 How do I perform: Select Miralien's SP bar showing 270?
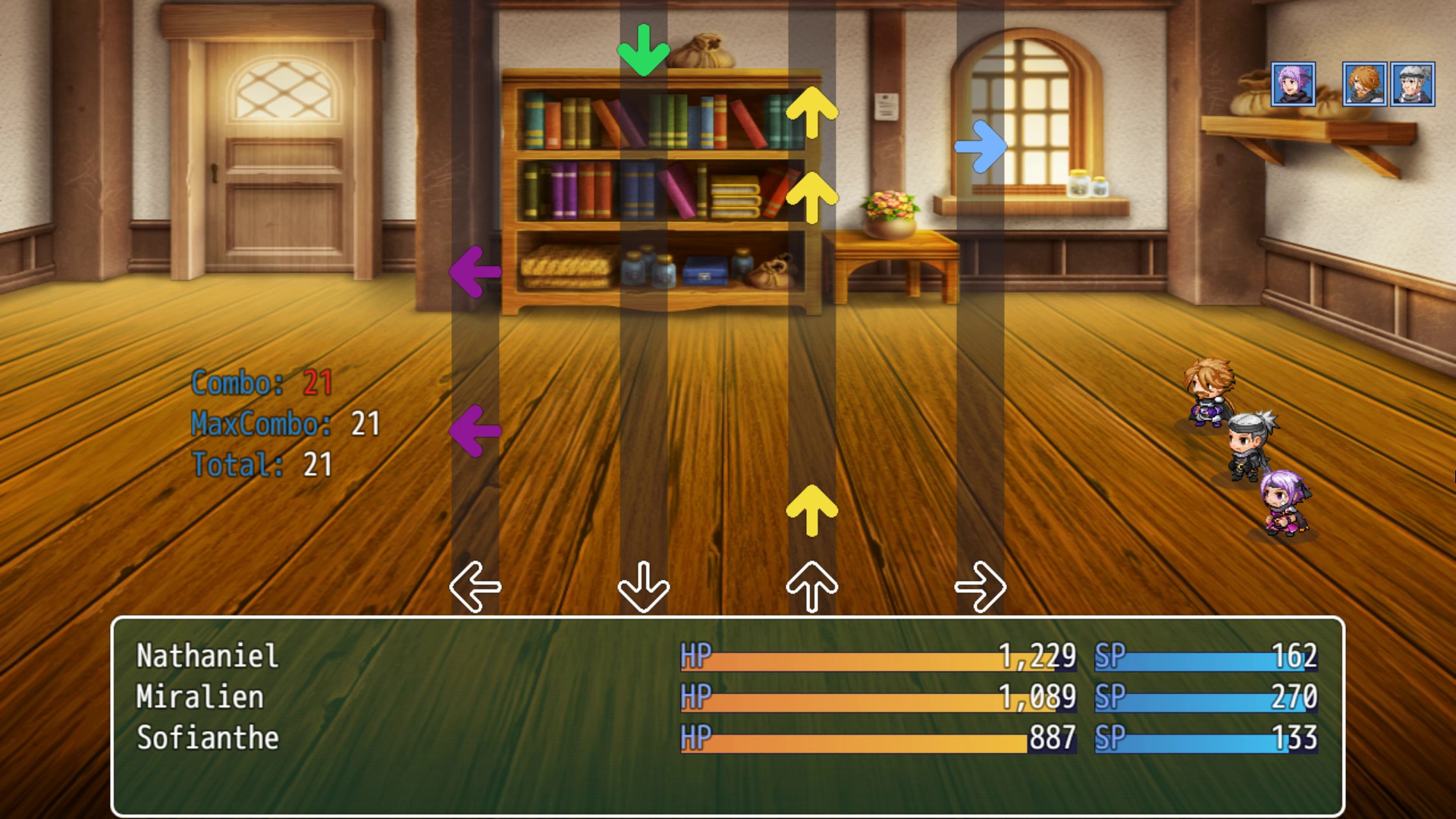[1206, 697]
